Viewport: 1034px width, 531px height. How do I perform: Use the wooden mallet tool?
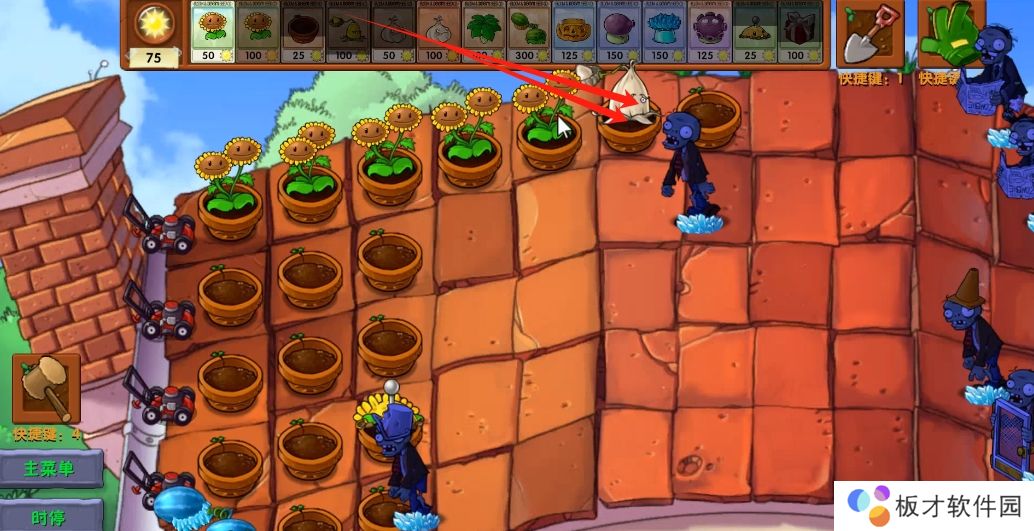46,388
